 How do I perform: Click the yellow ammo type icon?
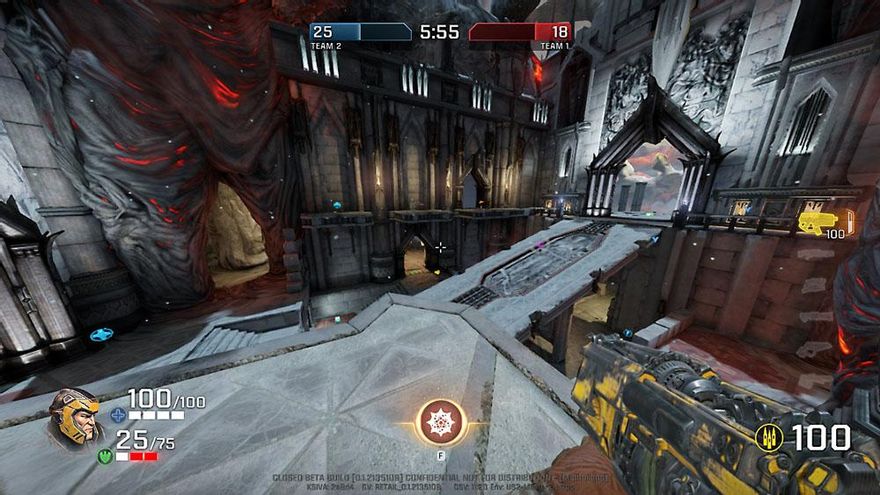click(769, 437)
